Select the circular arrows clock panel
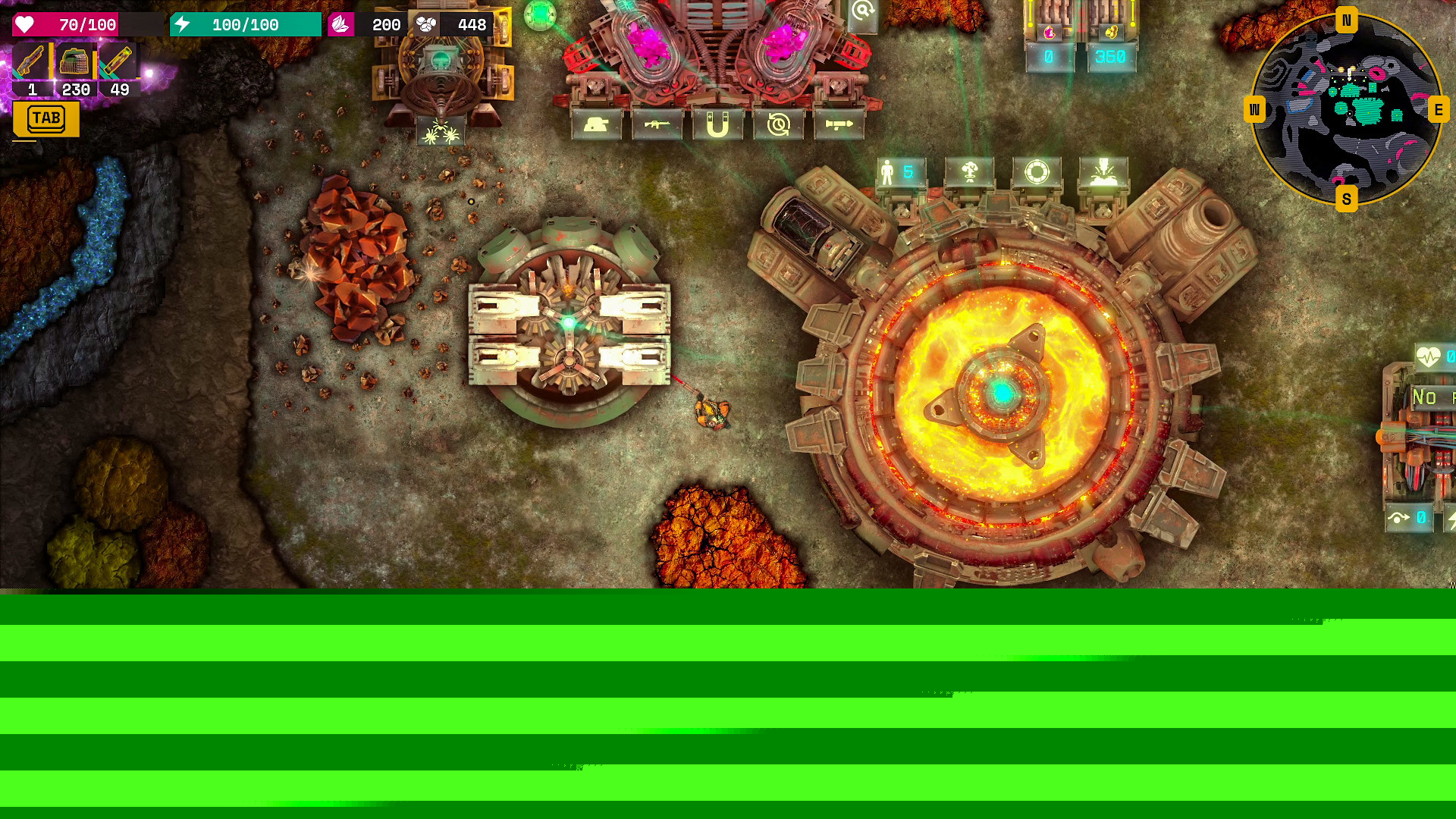 [778, 125]
